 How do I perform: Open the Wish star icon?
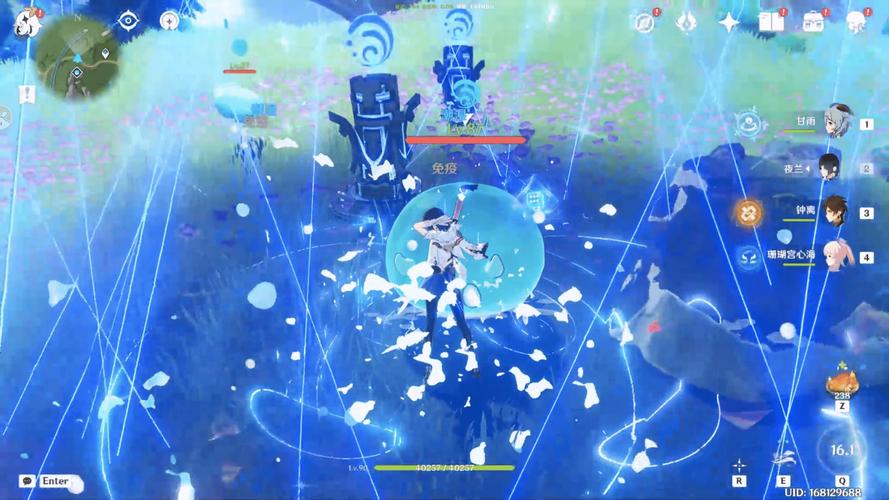point(729,22)
